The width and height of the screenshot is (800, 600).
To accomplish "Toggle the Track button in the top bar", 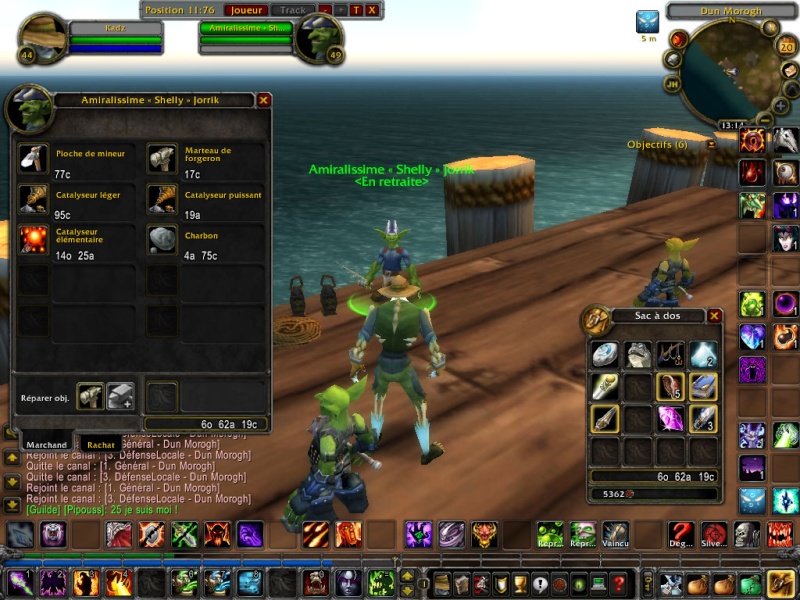I will (x=293, y=10).
